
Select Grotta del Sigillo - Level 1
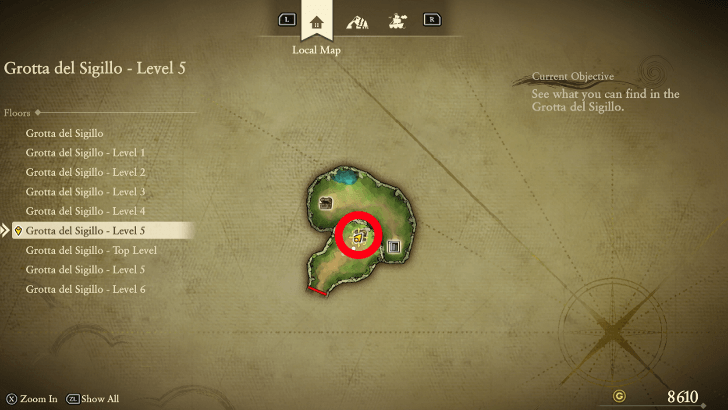(x=86, y=153)
